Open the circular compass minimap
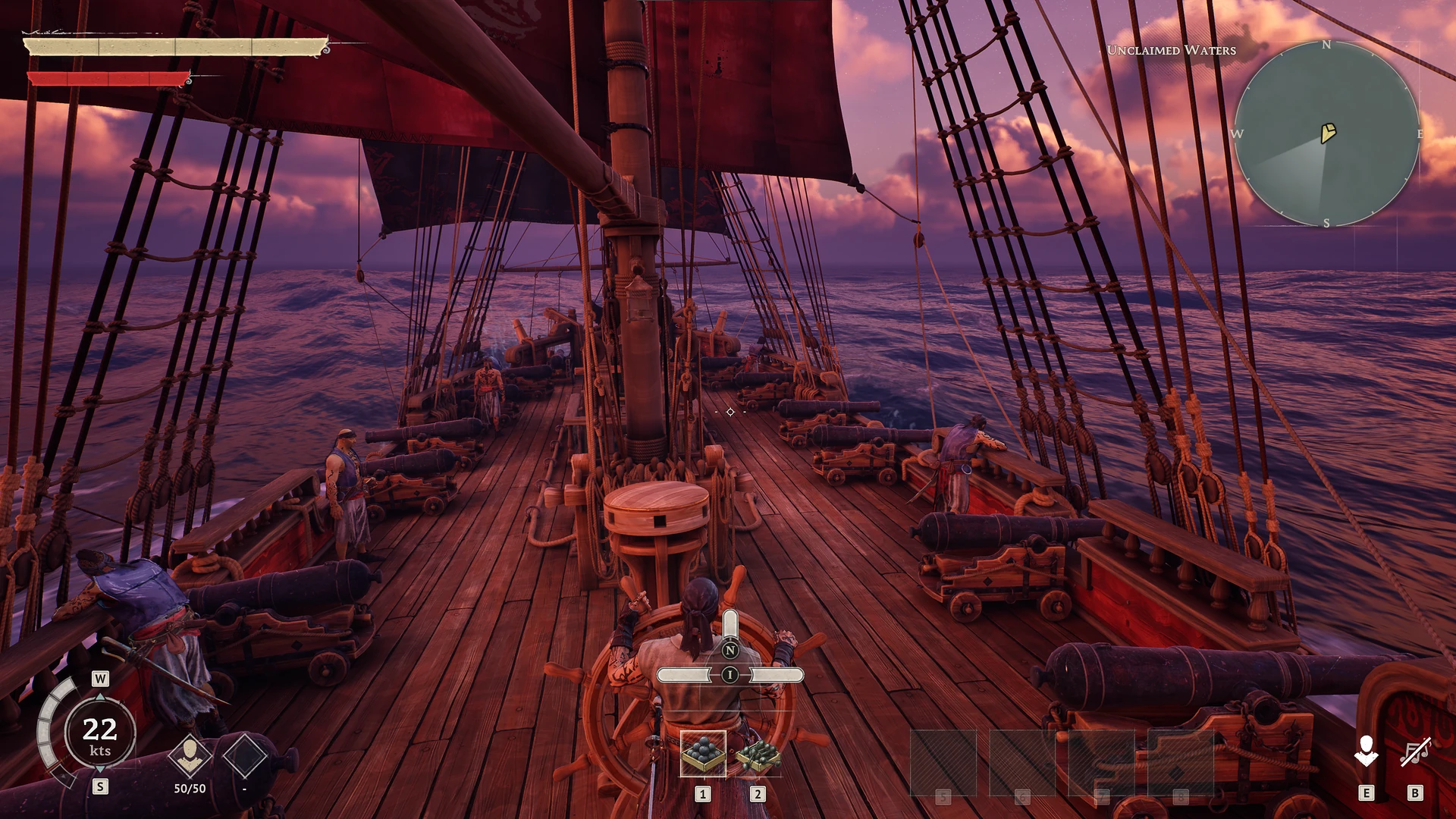 (1326, 134)
